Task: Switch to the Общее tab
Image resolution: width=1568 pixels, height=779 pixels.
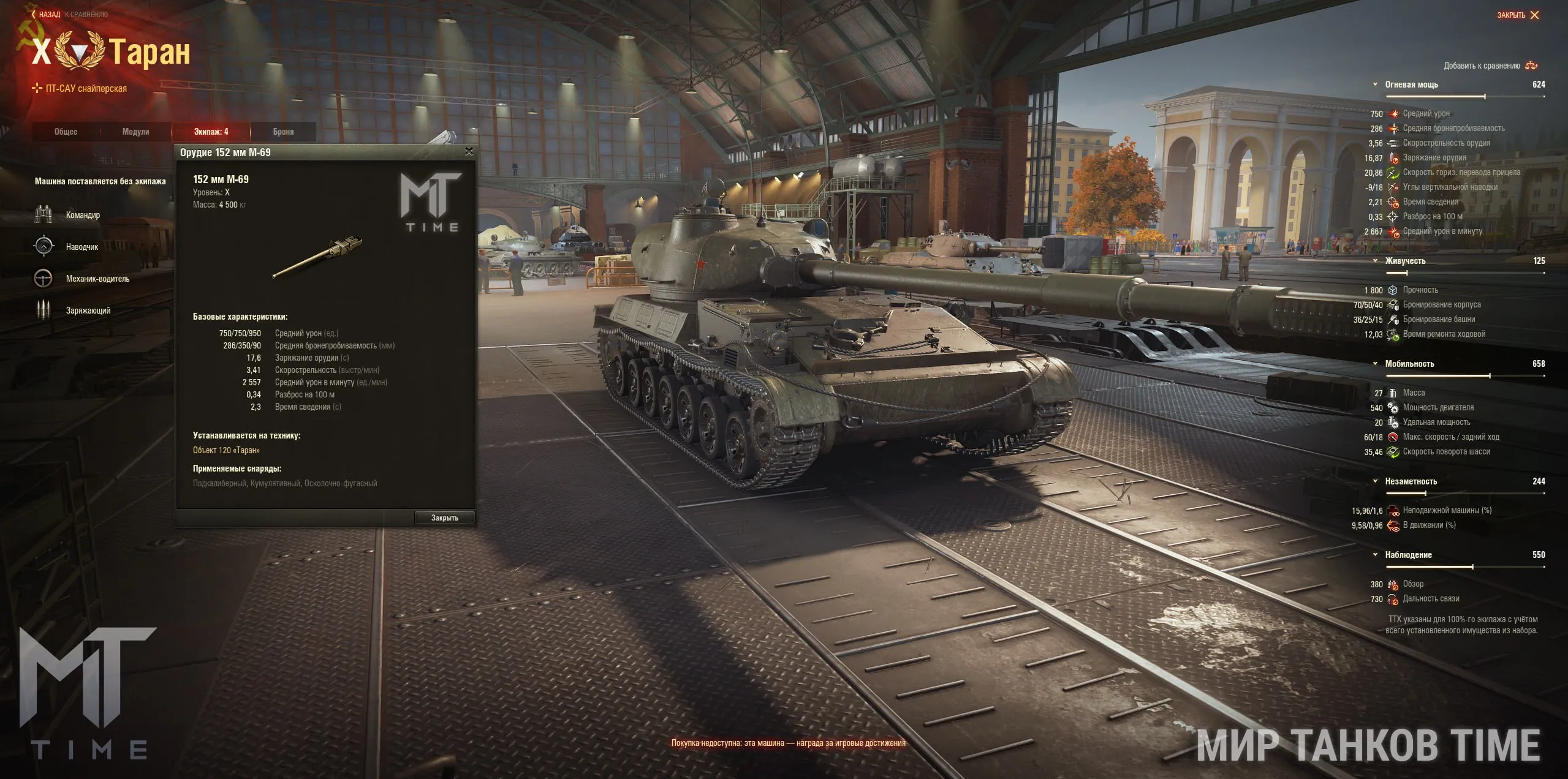Action: (66, 132)
